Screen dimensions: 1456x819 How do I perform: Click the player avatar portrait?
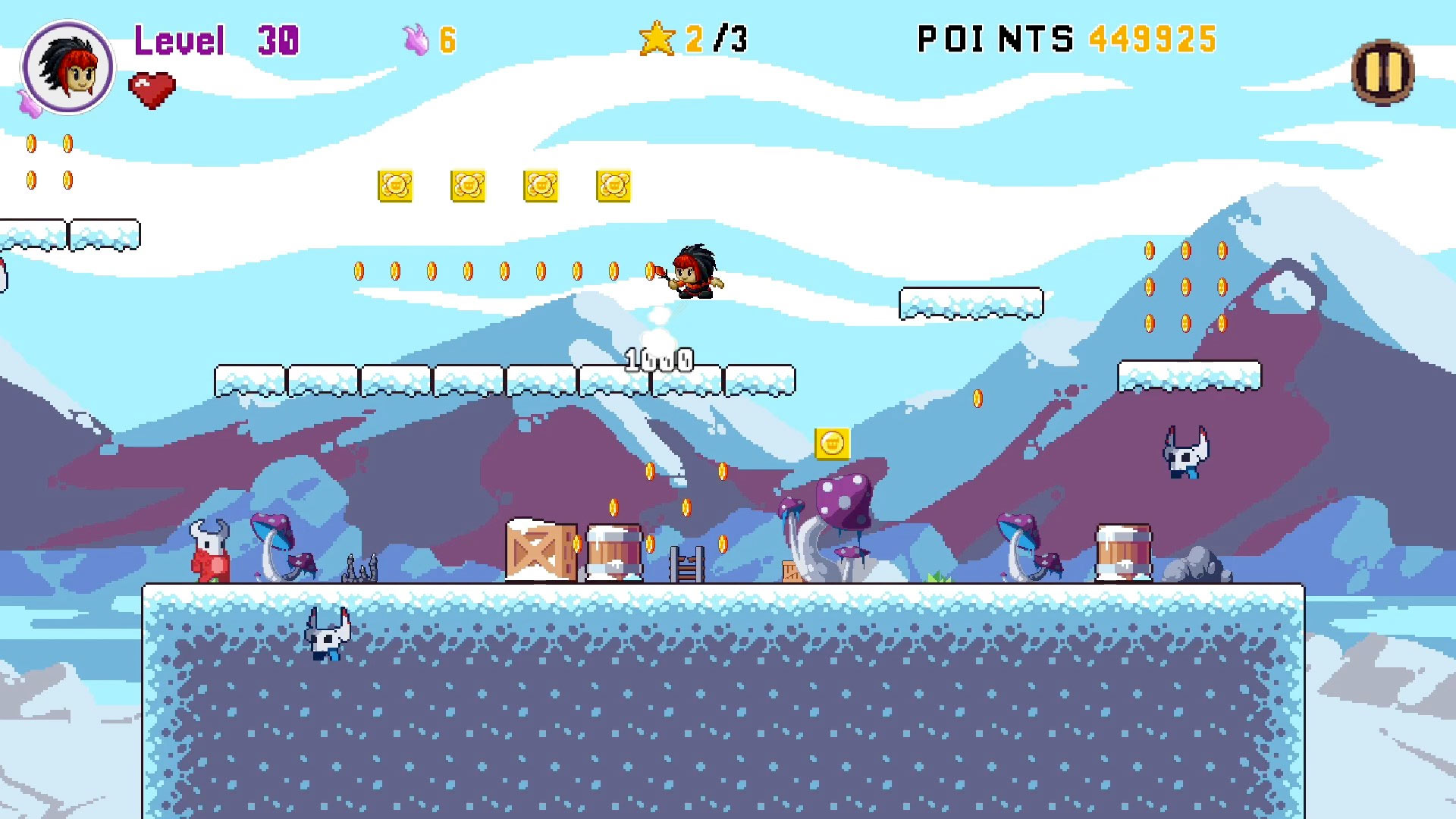coord(68,67)
